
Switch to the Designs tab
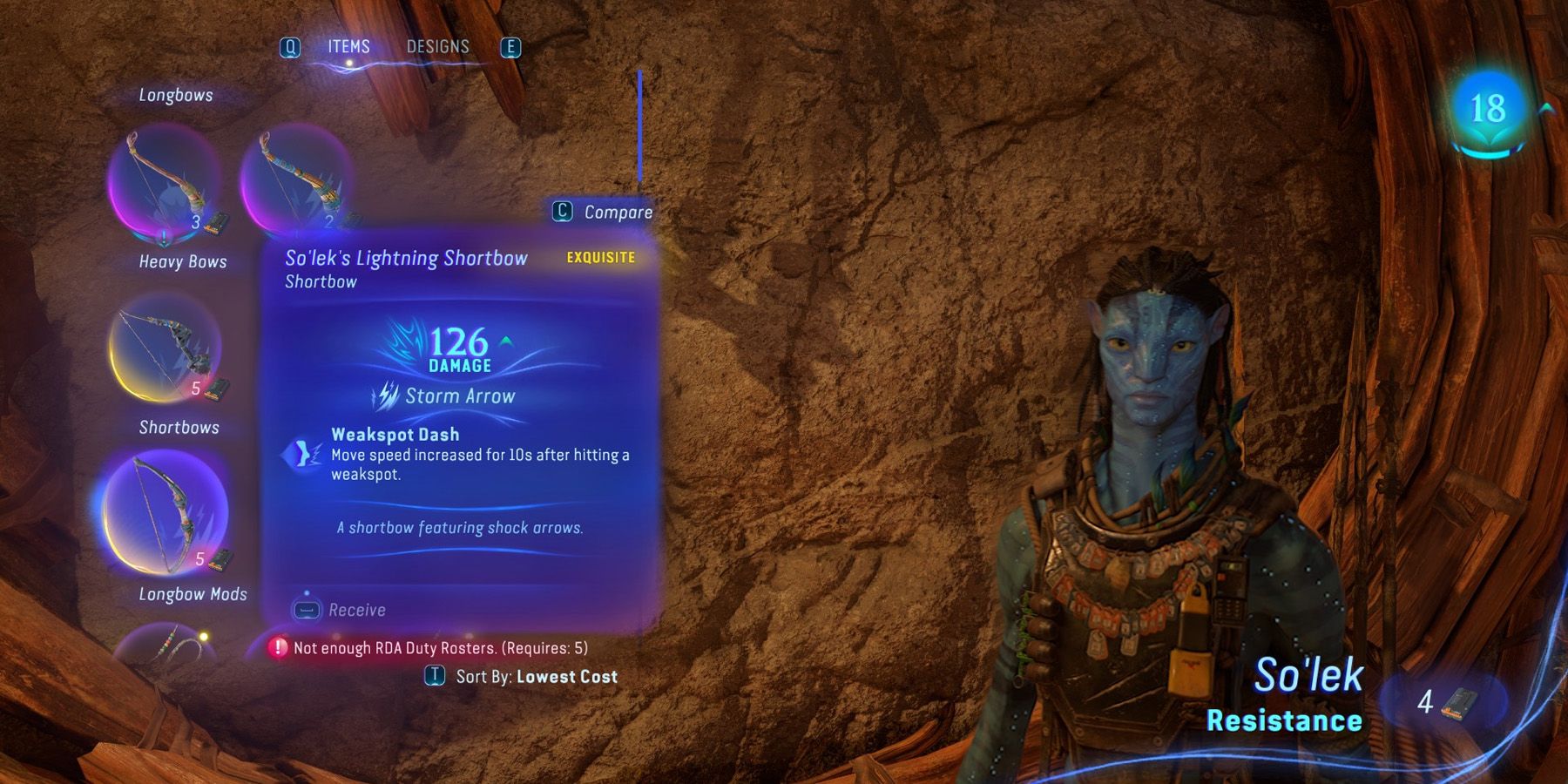438,47
